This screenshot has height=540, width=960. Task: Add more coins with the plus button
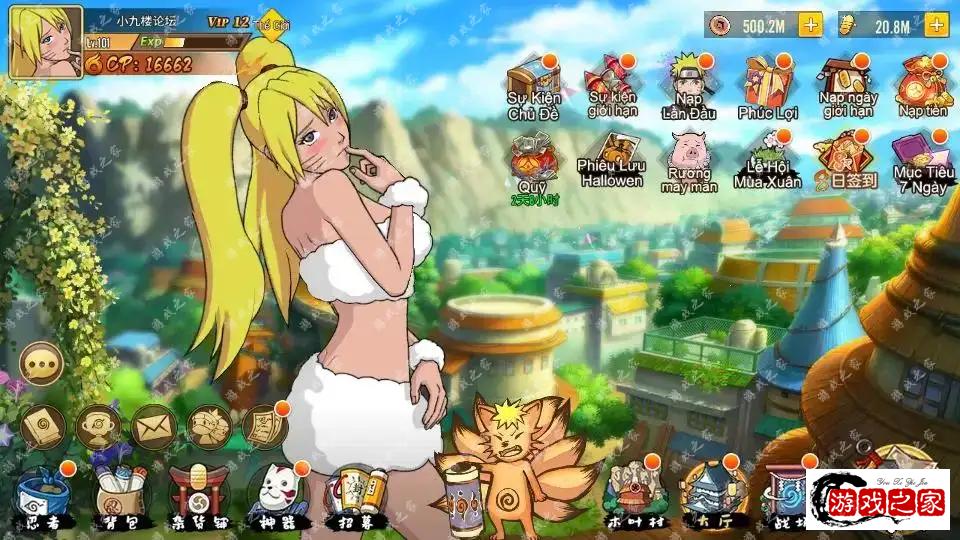click(810, 25)
